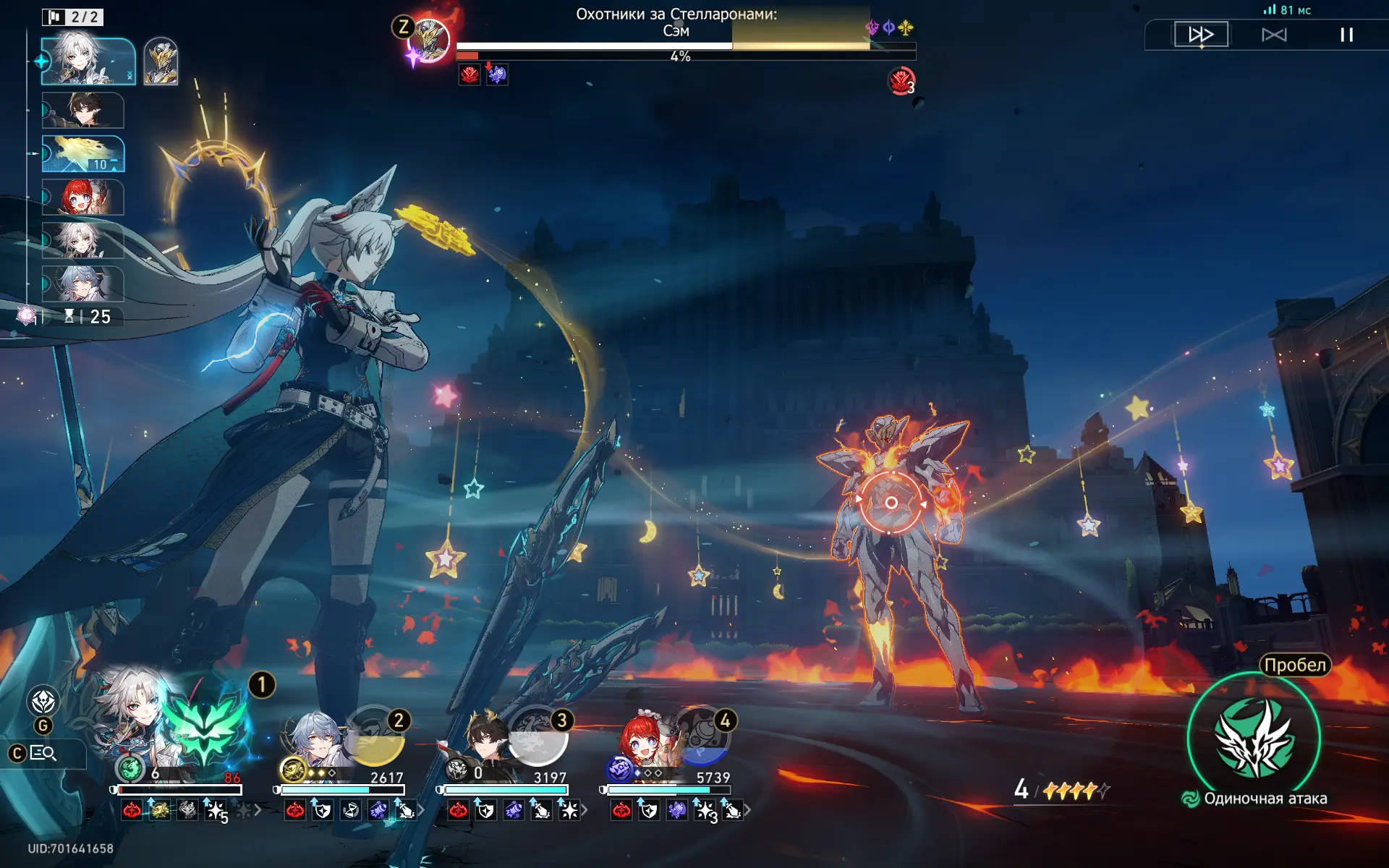Viewport: 1389px width, 868px height.
Task: Inspect the golden dragon summon in turn order
Action: pyautogui.click(x=83, y=153)
